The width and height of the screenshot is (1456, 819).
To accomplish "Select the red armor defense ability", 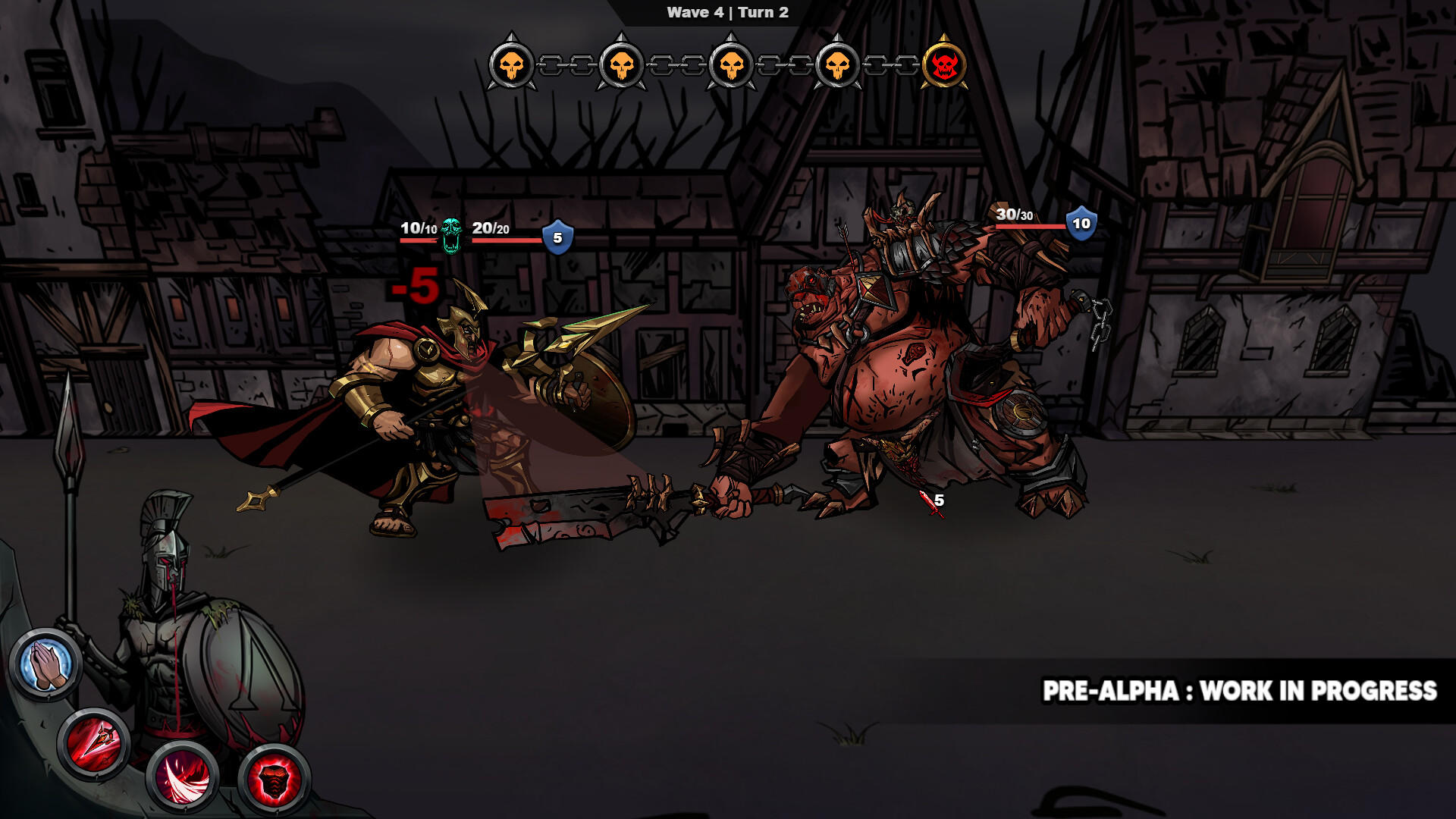I will click(275, 777).
